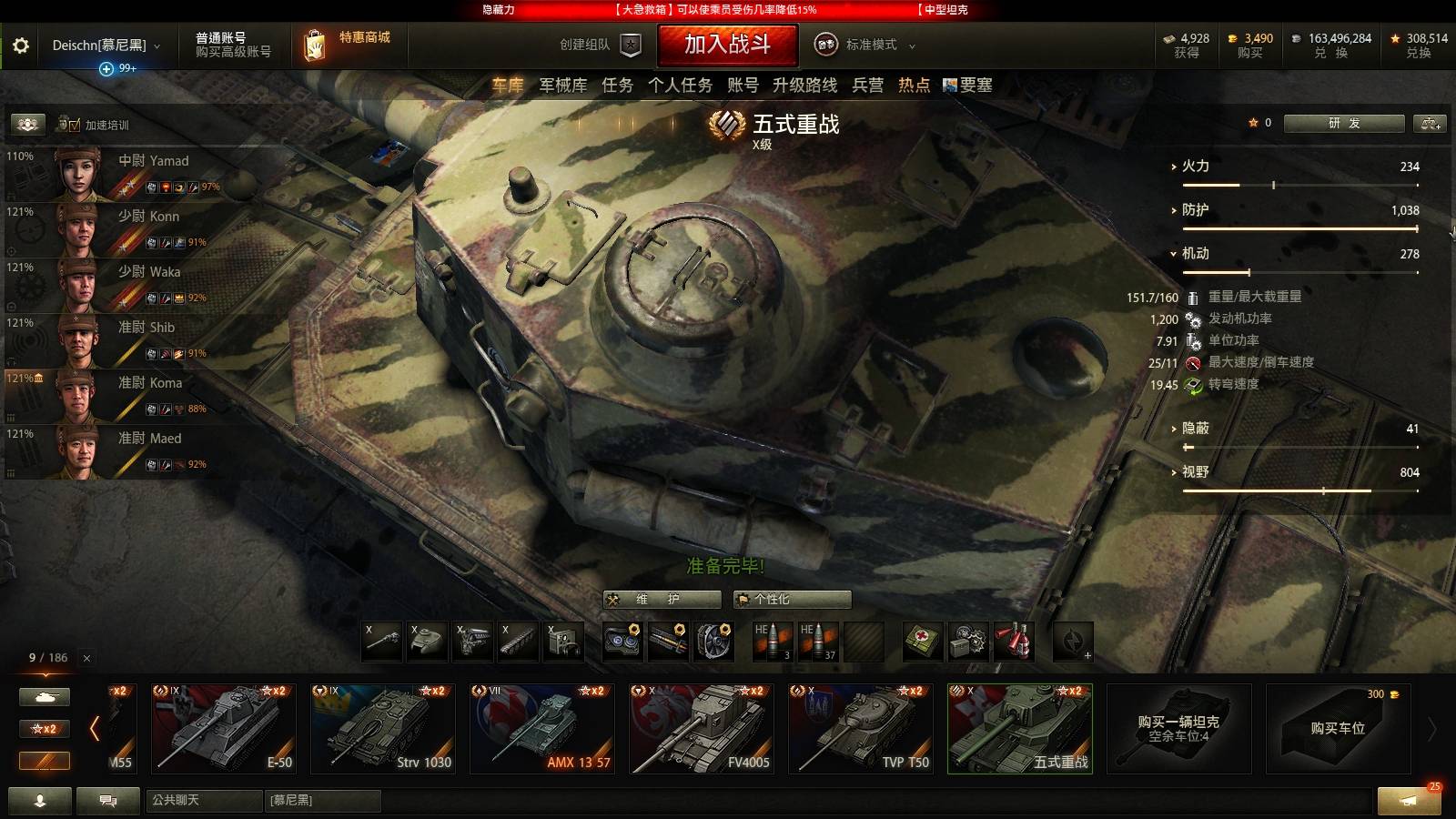Select the first aid kit consumable slot
1456x819 pixels.
pyautogui.click(x=922, y=642)
